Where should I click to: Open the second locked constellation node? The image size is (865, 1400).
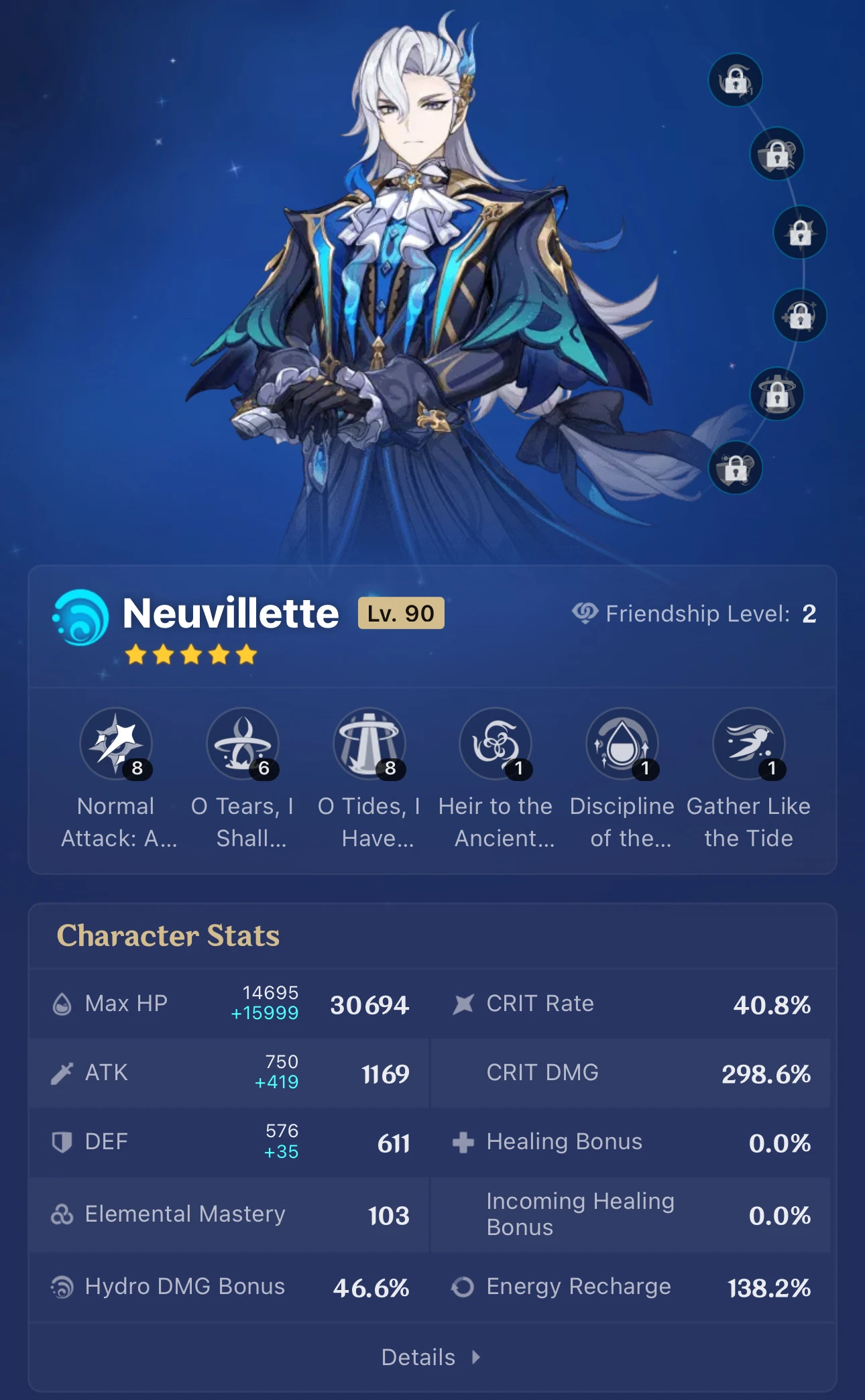pos(776,154)
